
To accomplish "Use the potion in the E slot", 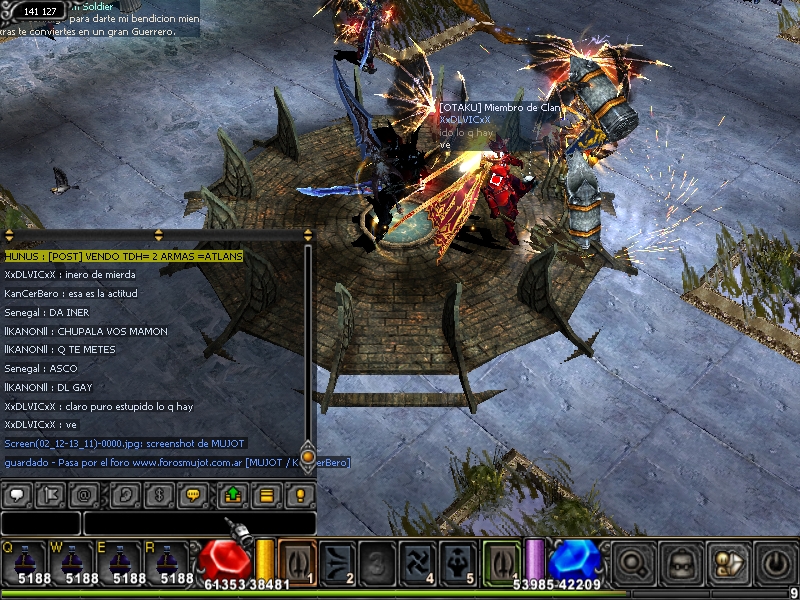I will [129, 562].
